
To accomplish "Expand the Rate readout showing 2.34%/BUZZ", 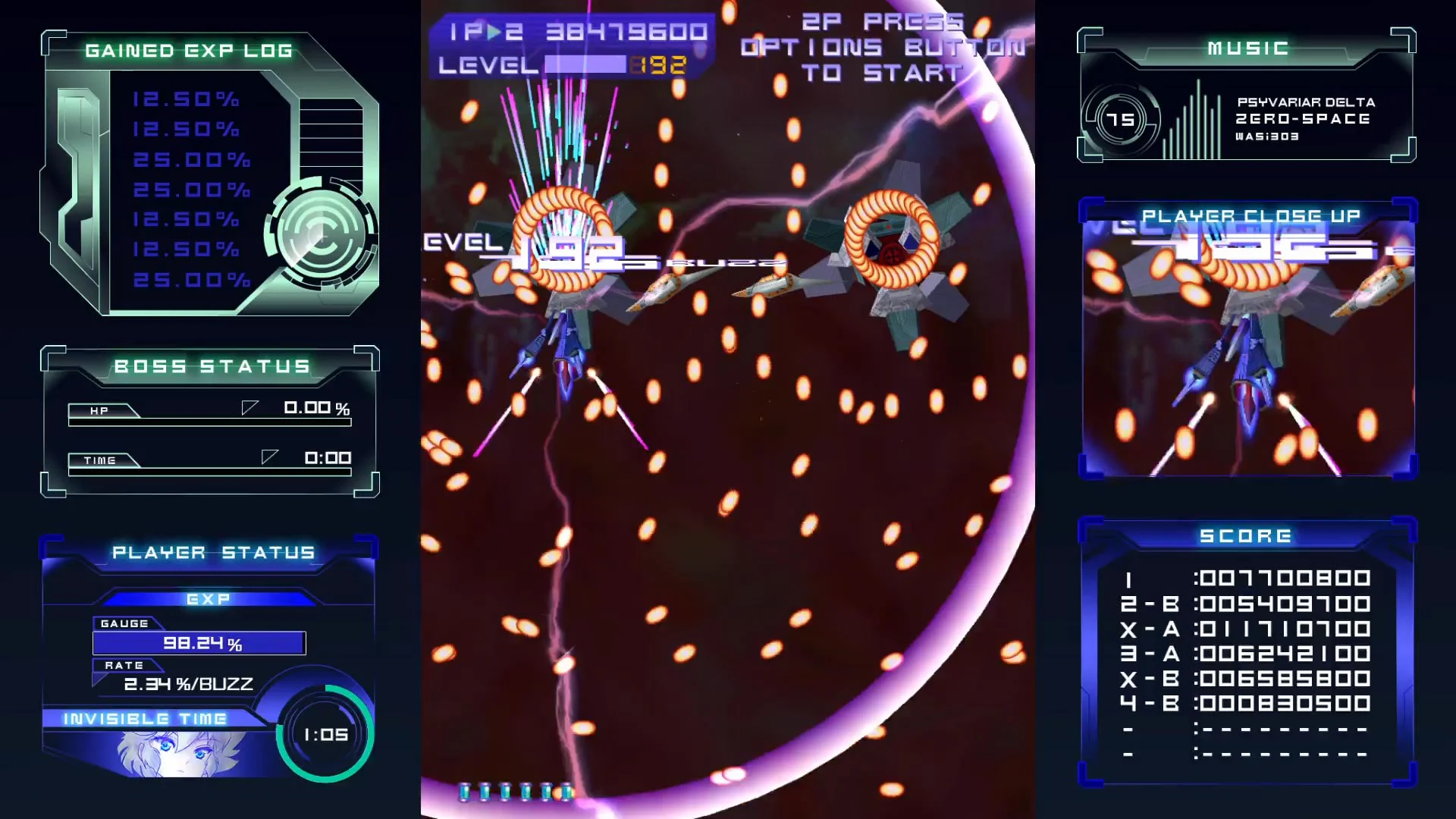I will point(188,682).
